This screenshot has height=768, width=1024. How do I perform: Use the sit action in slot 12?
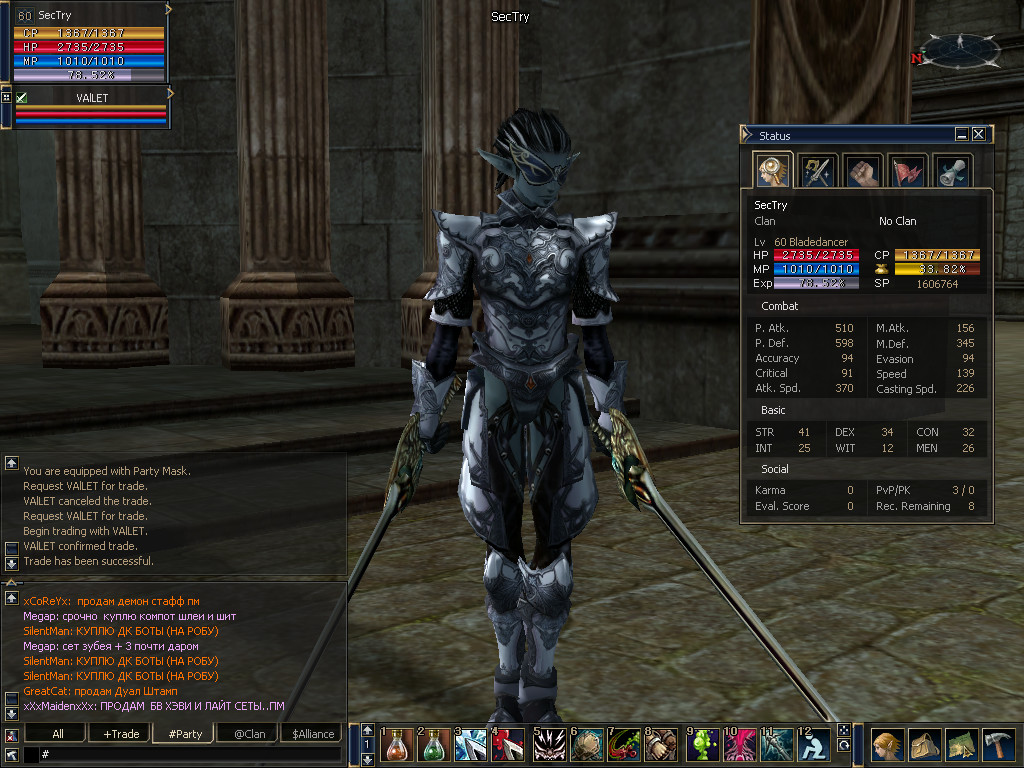click(x=816, y=746)
